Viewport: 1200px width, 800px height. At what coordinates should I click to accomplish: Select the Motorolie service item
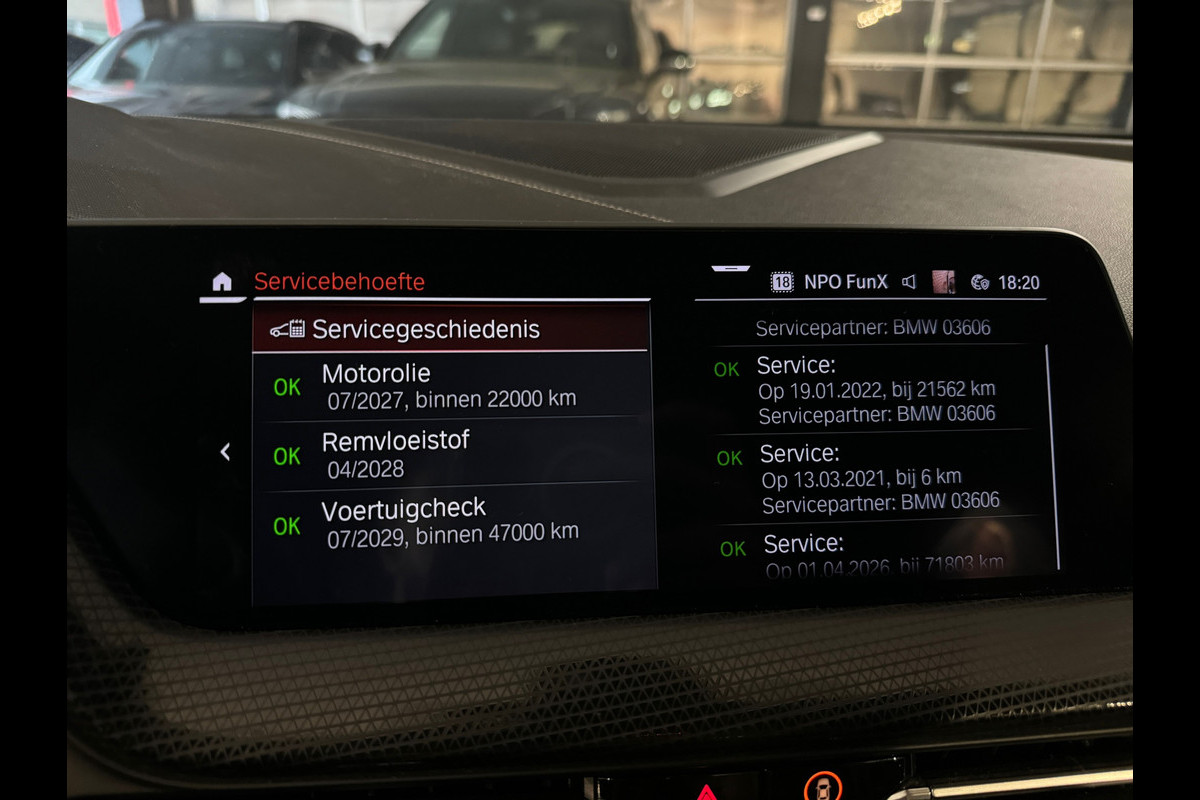[450, 385]
